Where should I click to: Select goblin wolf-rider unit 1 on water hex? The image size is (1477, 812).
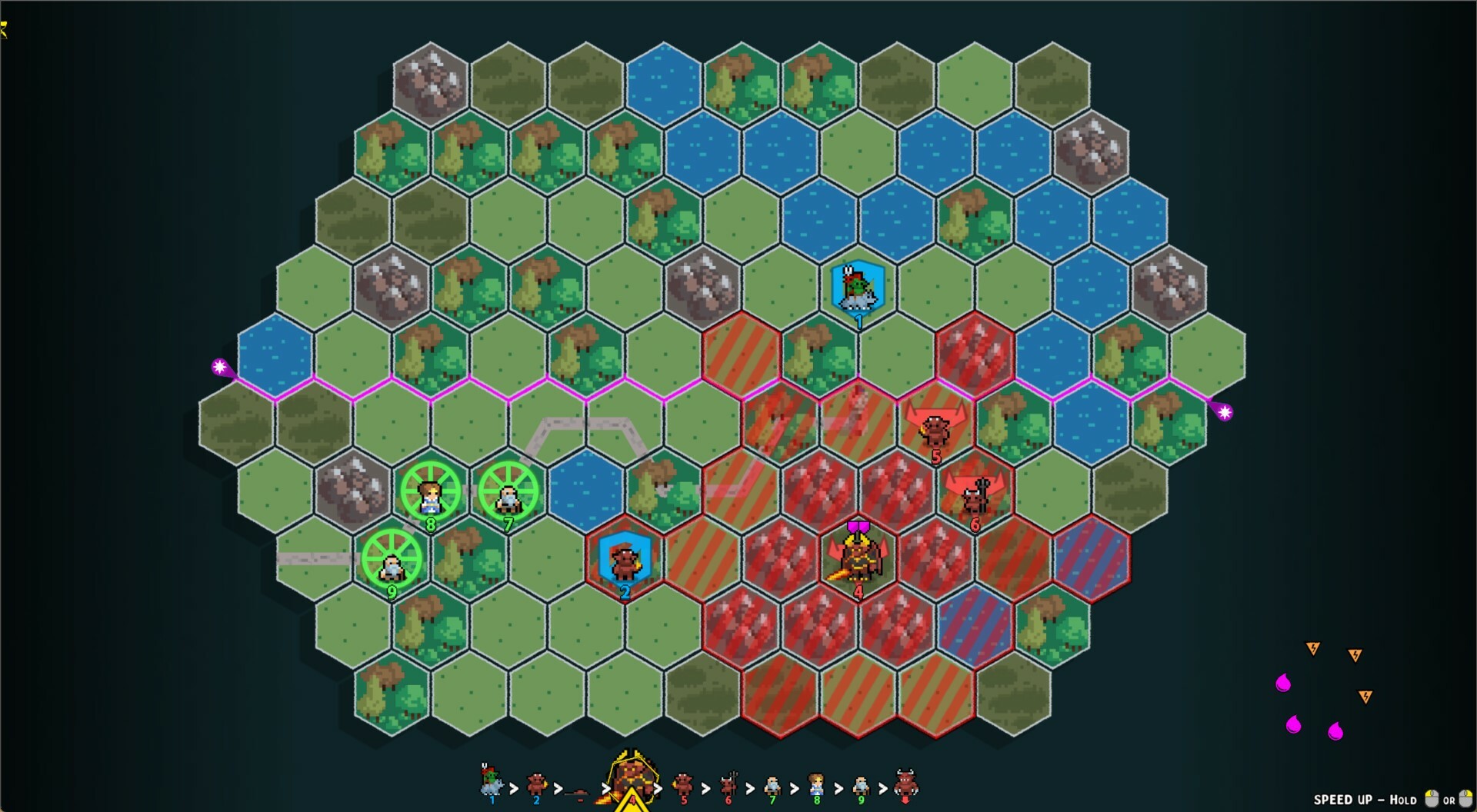tap(859, 288)
